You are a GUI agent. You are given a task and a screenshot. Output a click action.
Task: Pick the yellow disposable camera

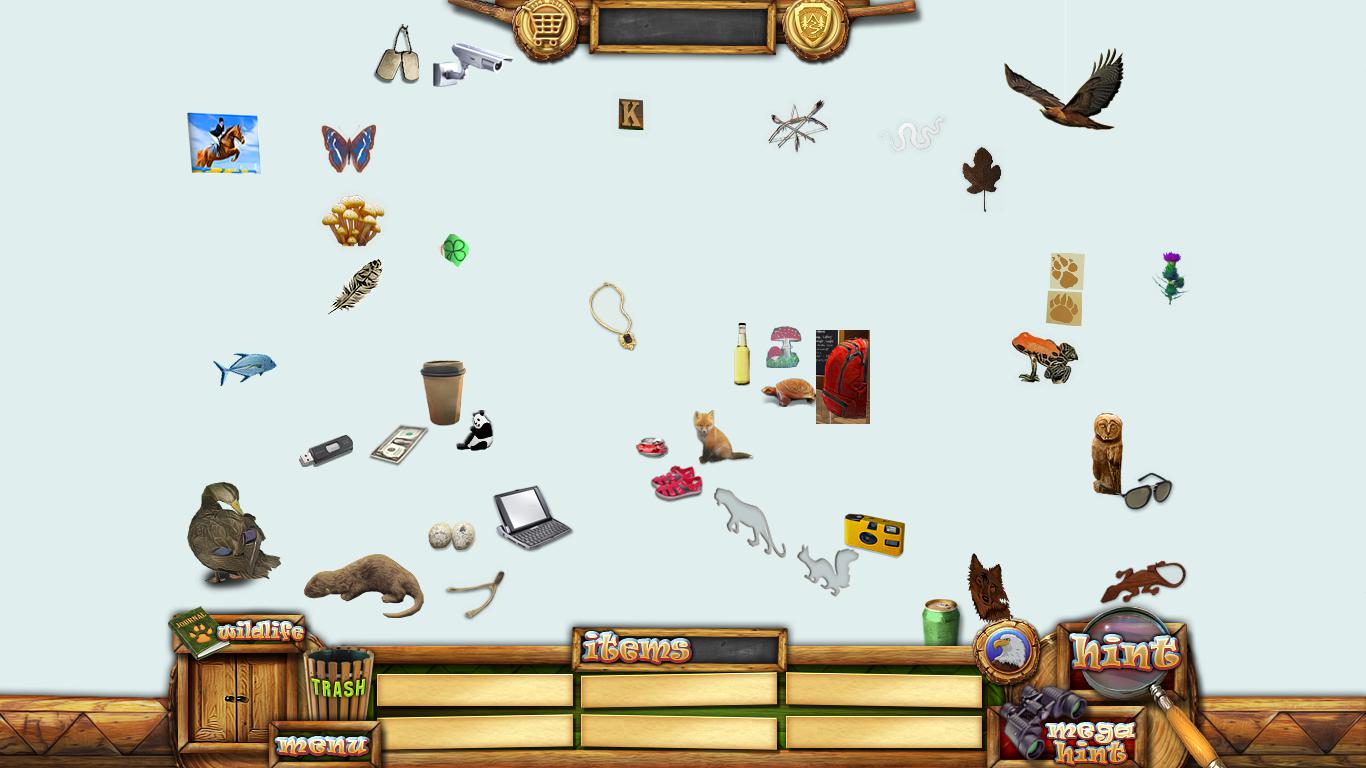click(x=874, y=534)
